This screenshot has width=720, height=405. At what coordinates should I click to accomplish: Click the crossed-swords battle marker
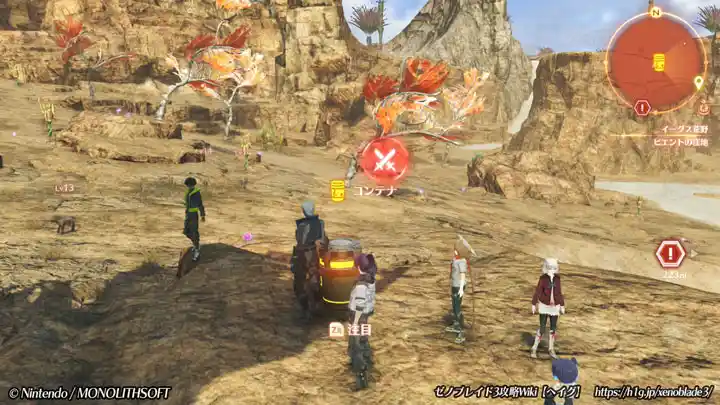pyautogui.click(x=385, y=160)
